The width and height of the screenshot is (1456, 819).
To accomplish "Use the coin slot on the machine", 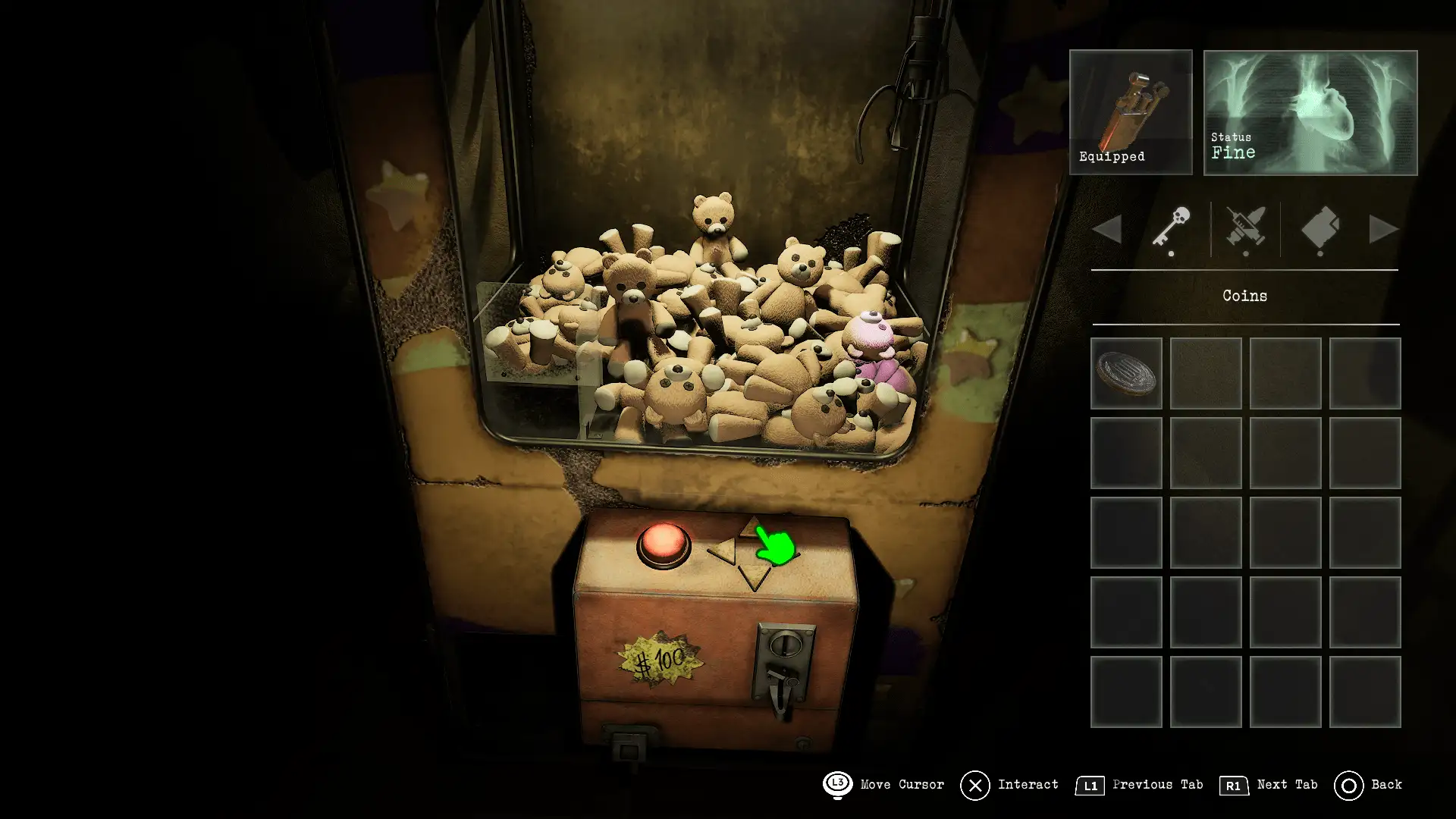I will pos(786,647).
